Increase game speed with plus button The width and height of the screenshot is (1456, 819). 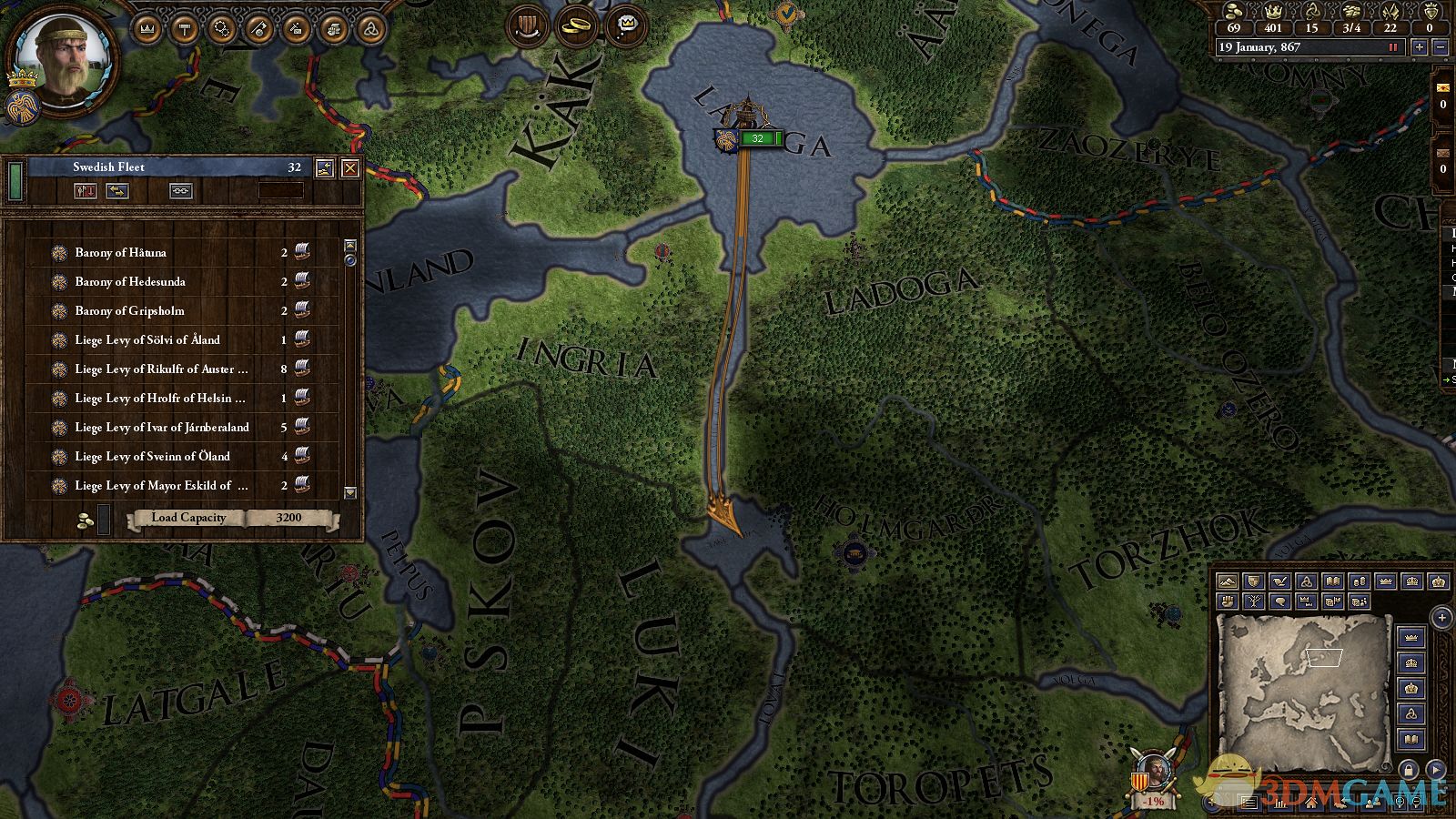1419,47
